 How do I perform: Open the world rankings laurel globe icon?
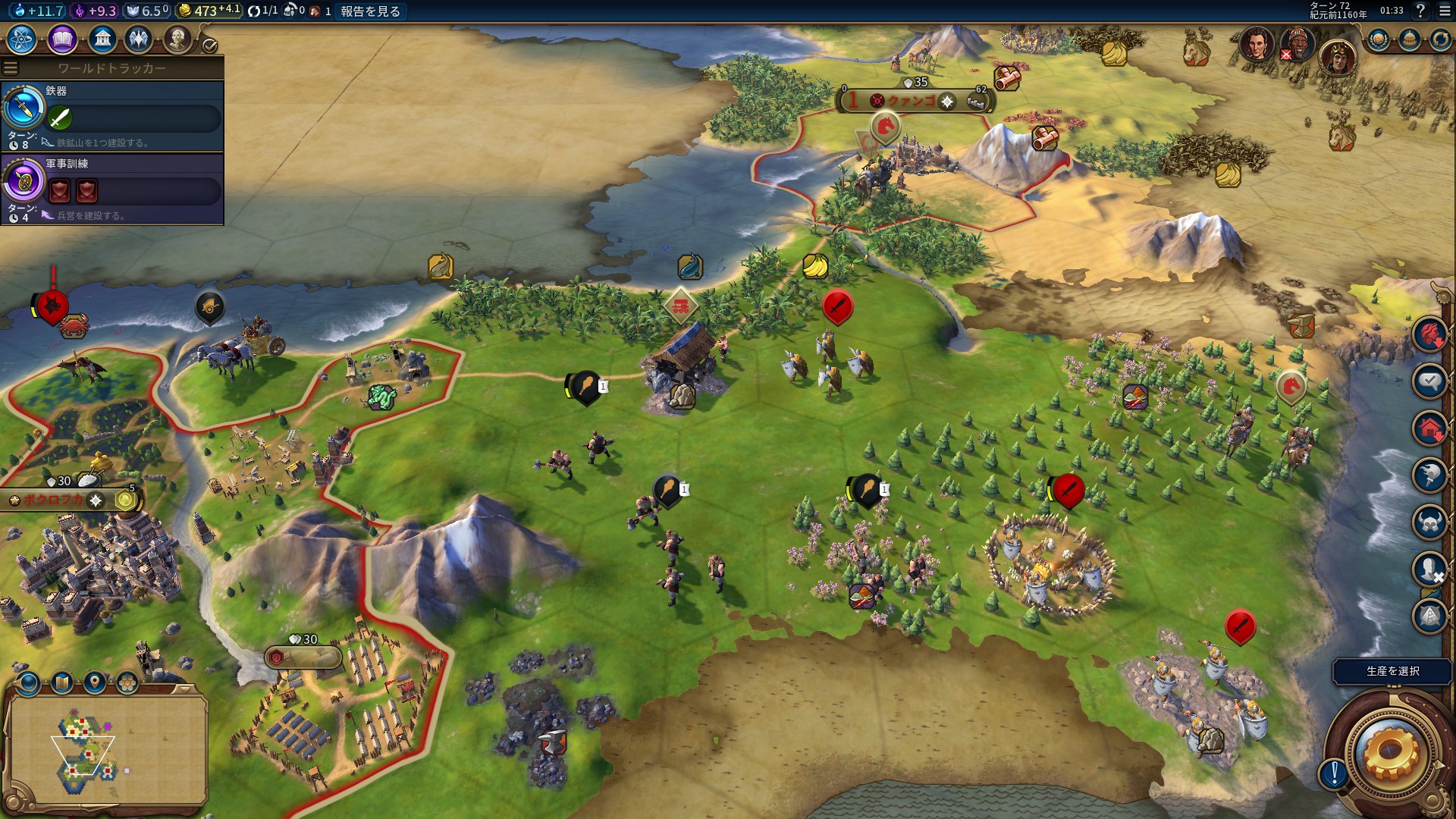(1378, 39)
